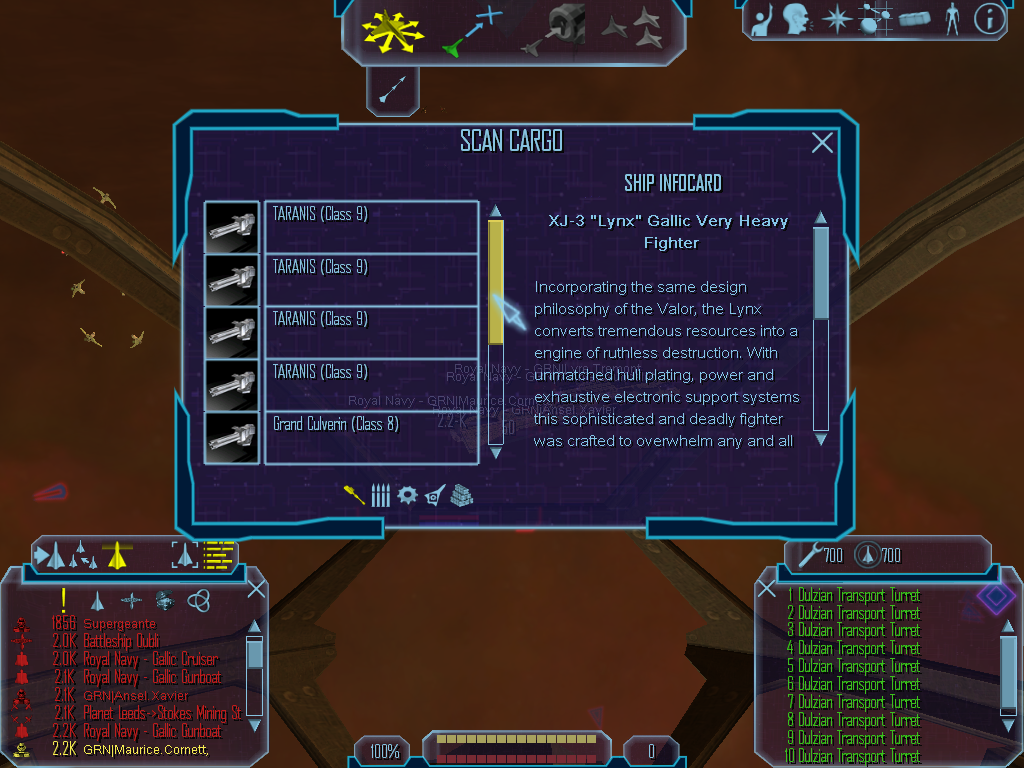Click the cargo list scroll-down arrow
Viewport: 1024px width, 768px height.
[x=495, y=452]
